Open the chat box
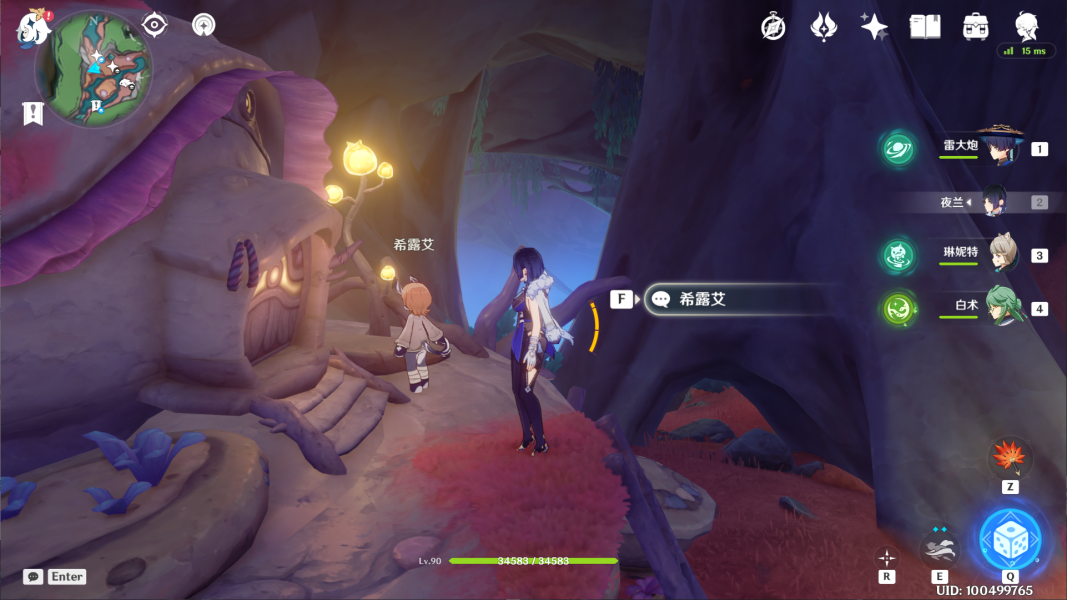 click(x=54, y=577)
